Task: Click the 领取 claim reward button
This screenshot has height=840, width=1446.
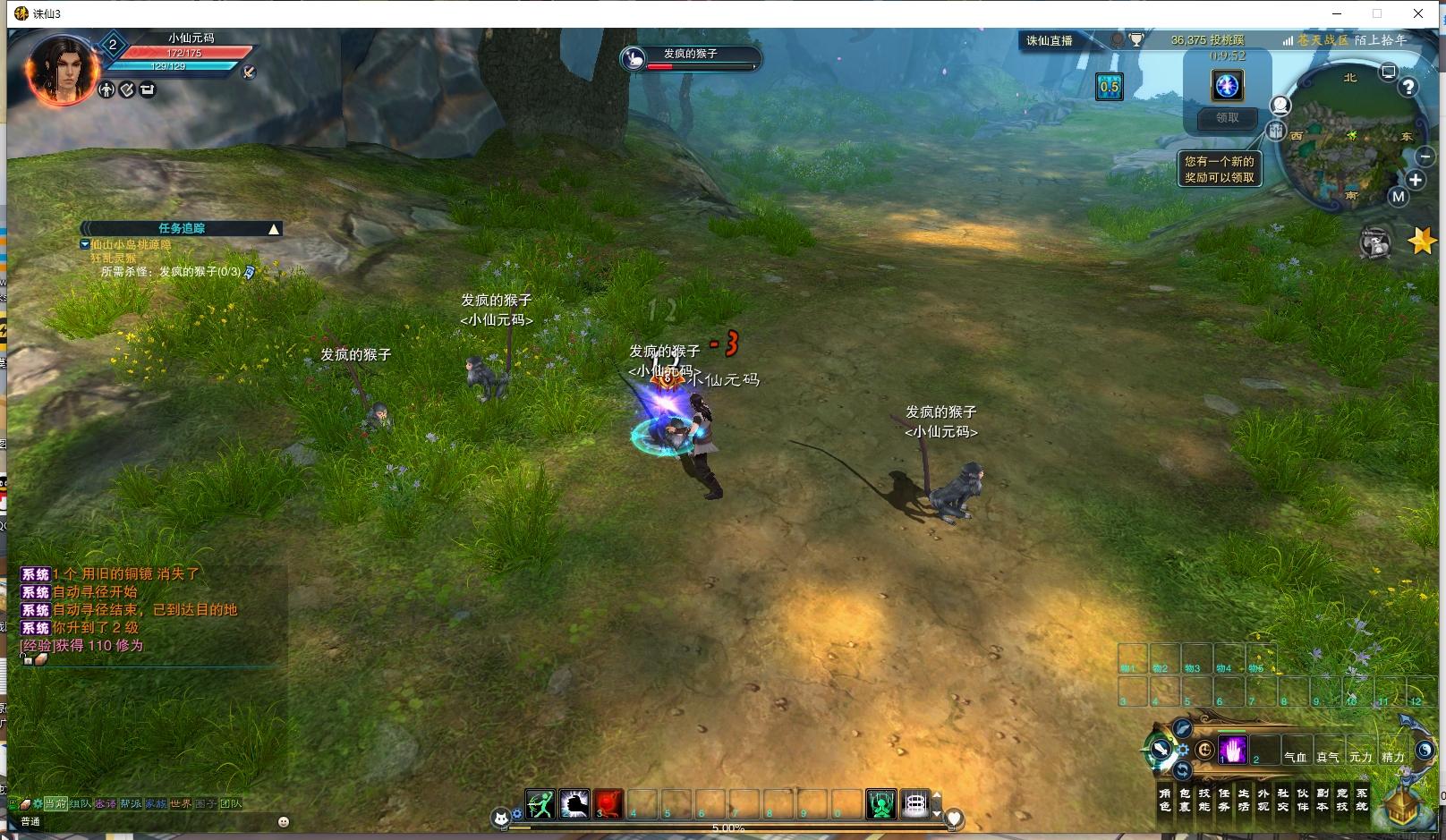Action: pyautogui.click(x=1227, y=118)
